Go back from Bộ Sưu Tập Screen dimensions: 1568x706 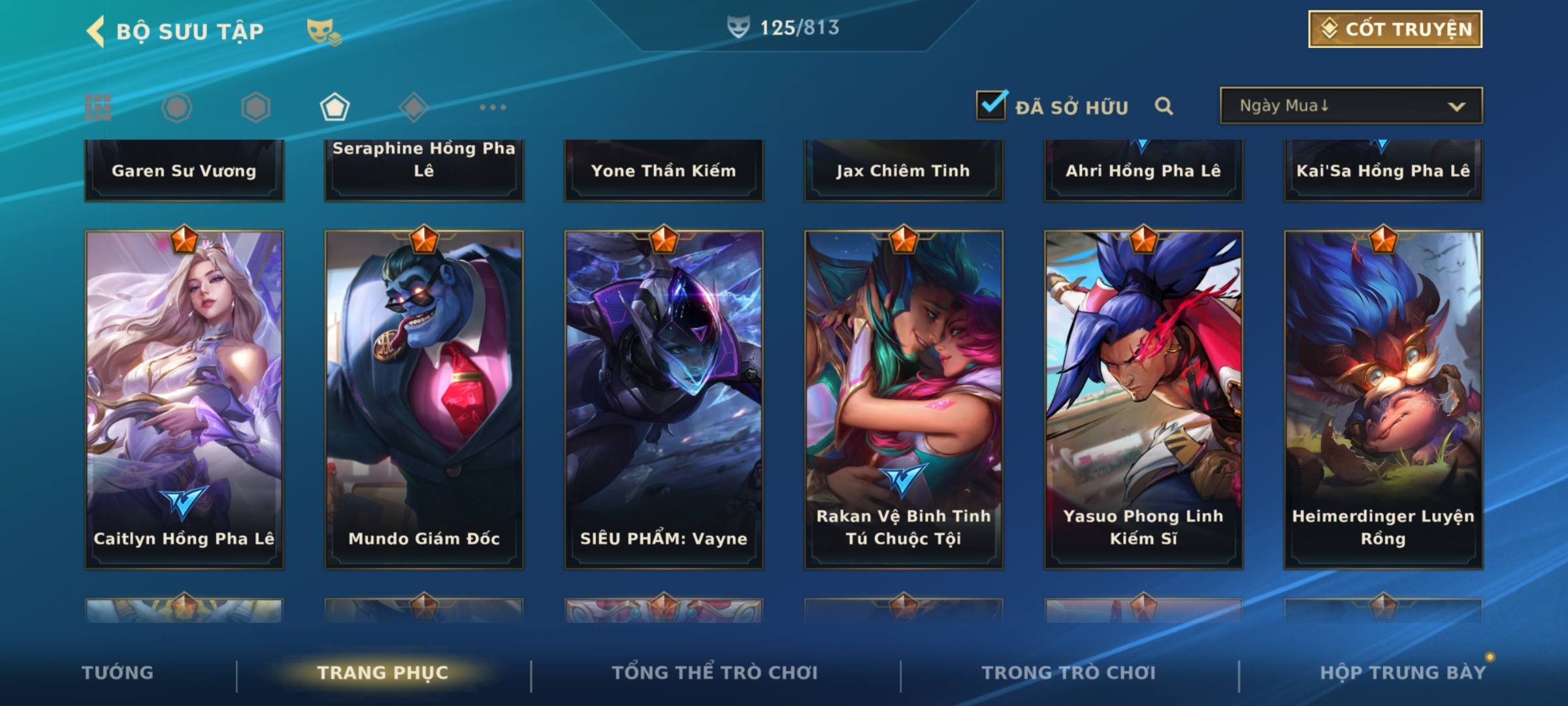click(x=96, y=31)
